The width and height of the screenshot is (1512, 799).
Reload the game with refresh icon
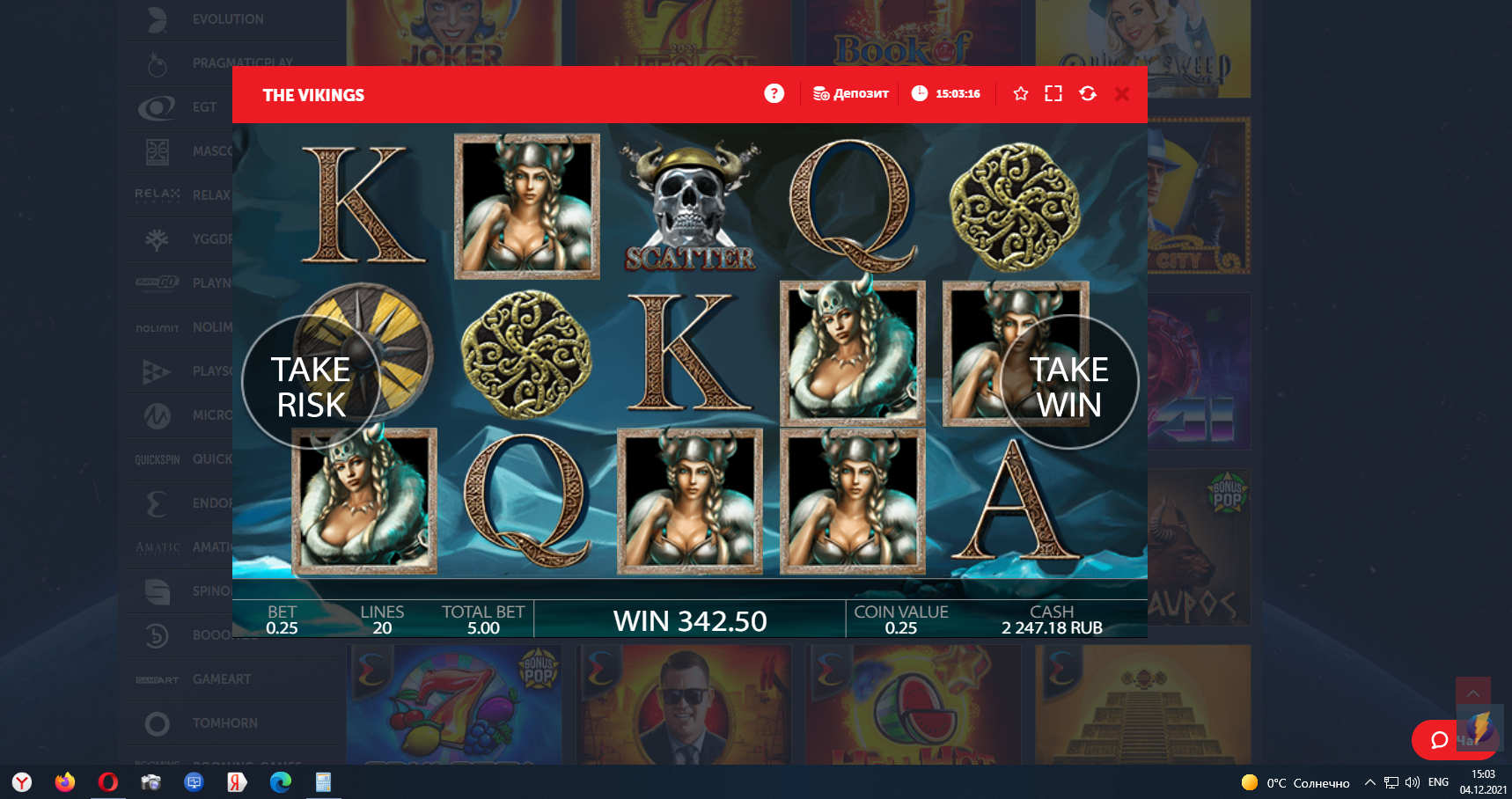1088,93
